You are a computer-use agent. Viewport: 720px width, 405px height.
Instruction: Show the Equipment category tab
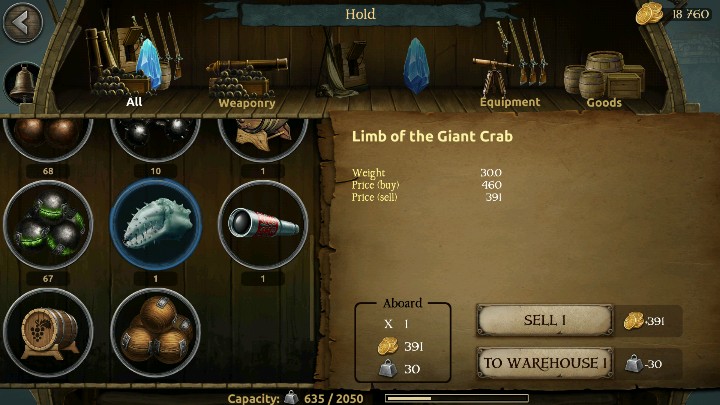click(509, 72)
